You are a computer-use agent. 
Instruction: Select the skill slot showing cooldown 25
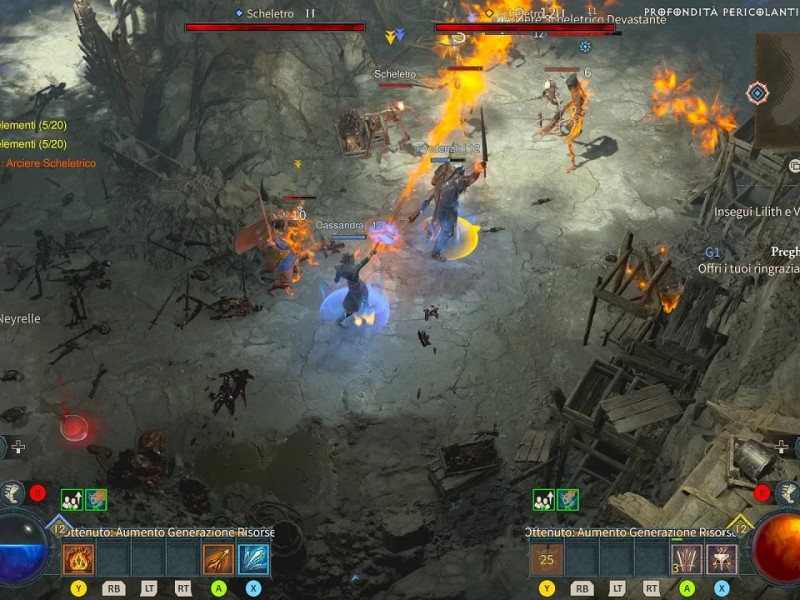click(x=547, y=558)
